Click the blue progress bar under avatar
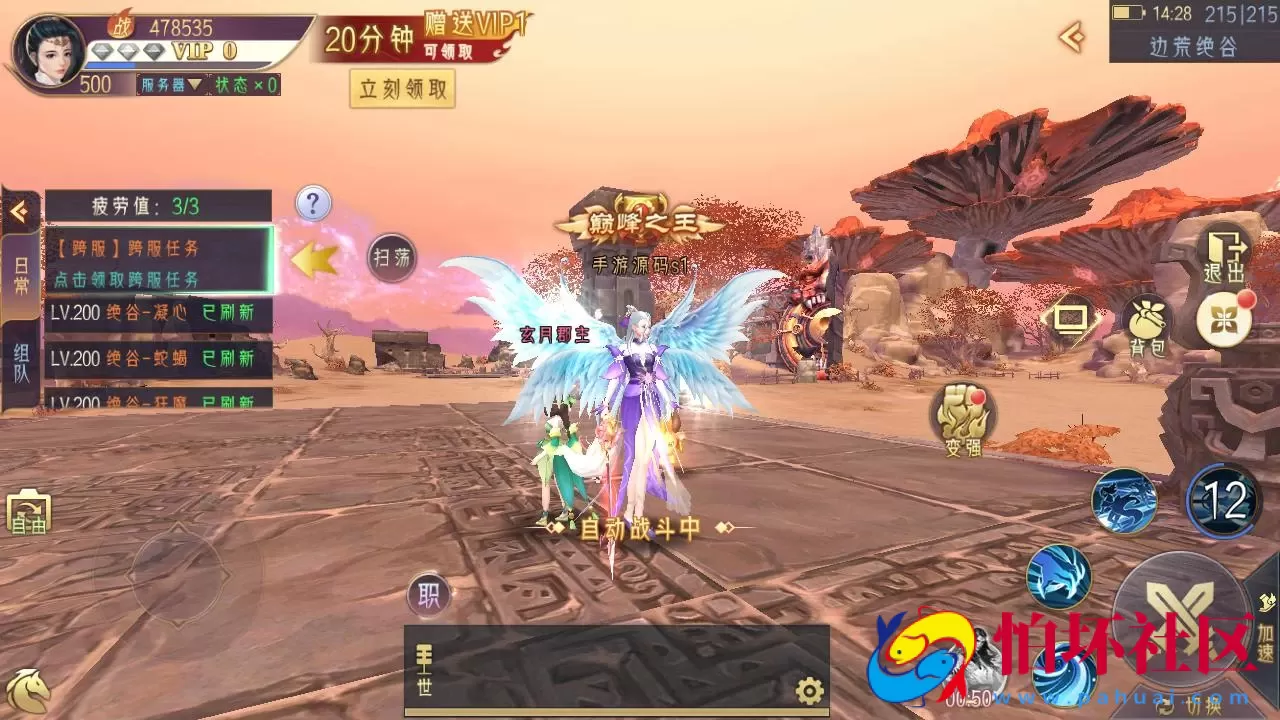The image size is (1280, 720). tap(110, 62)
